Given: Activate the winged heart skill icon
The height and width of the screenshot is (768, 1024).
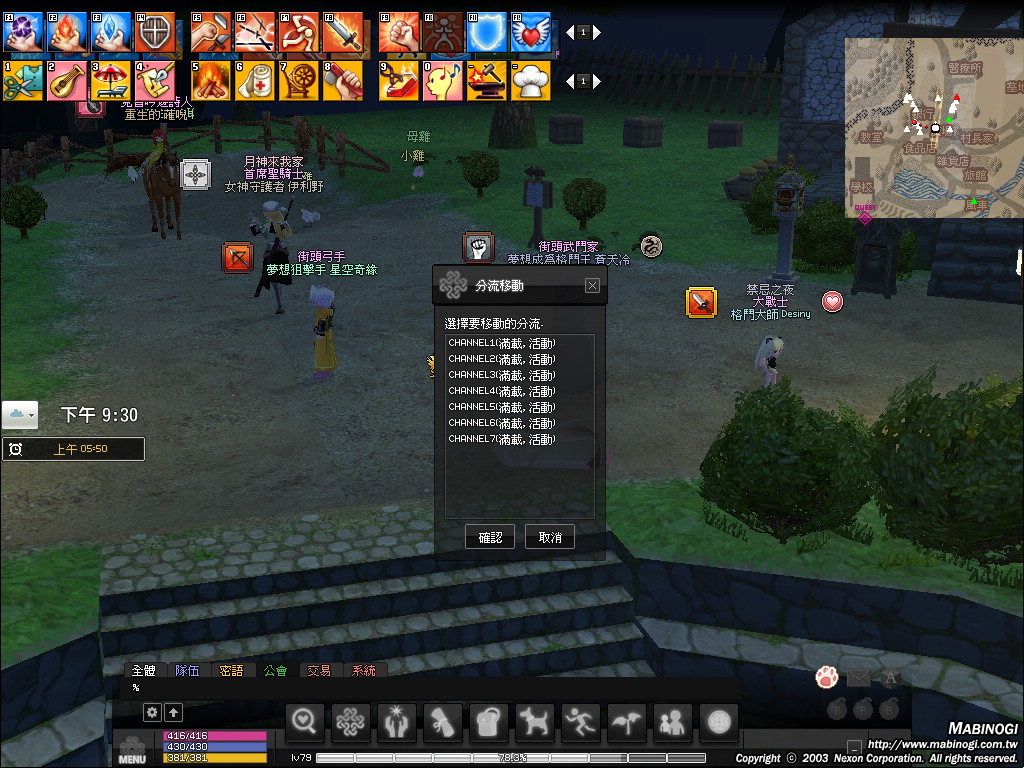Looking at the screenshot, I should (531, 32).
